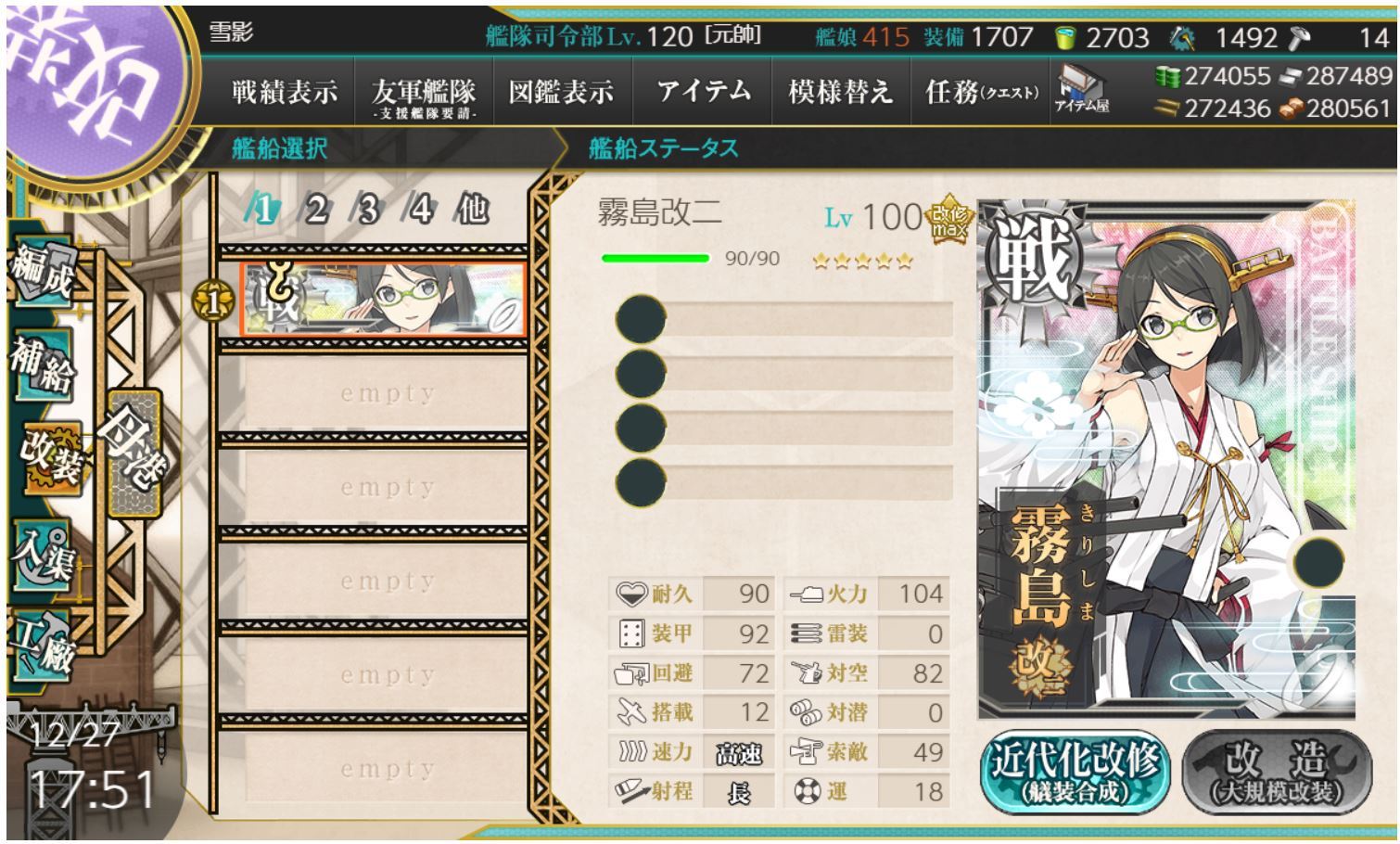Viewport: 1400px width, 844px height.
Task: Select the 他 other ships tab
Action: (x=472, y=211)
